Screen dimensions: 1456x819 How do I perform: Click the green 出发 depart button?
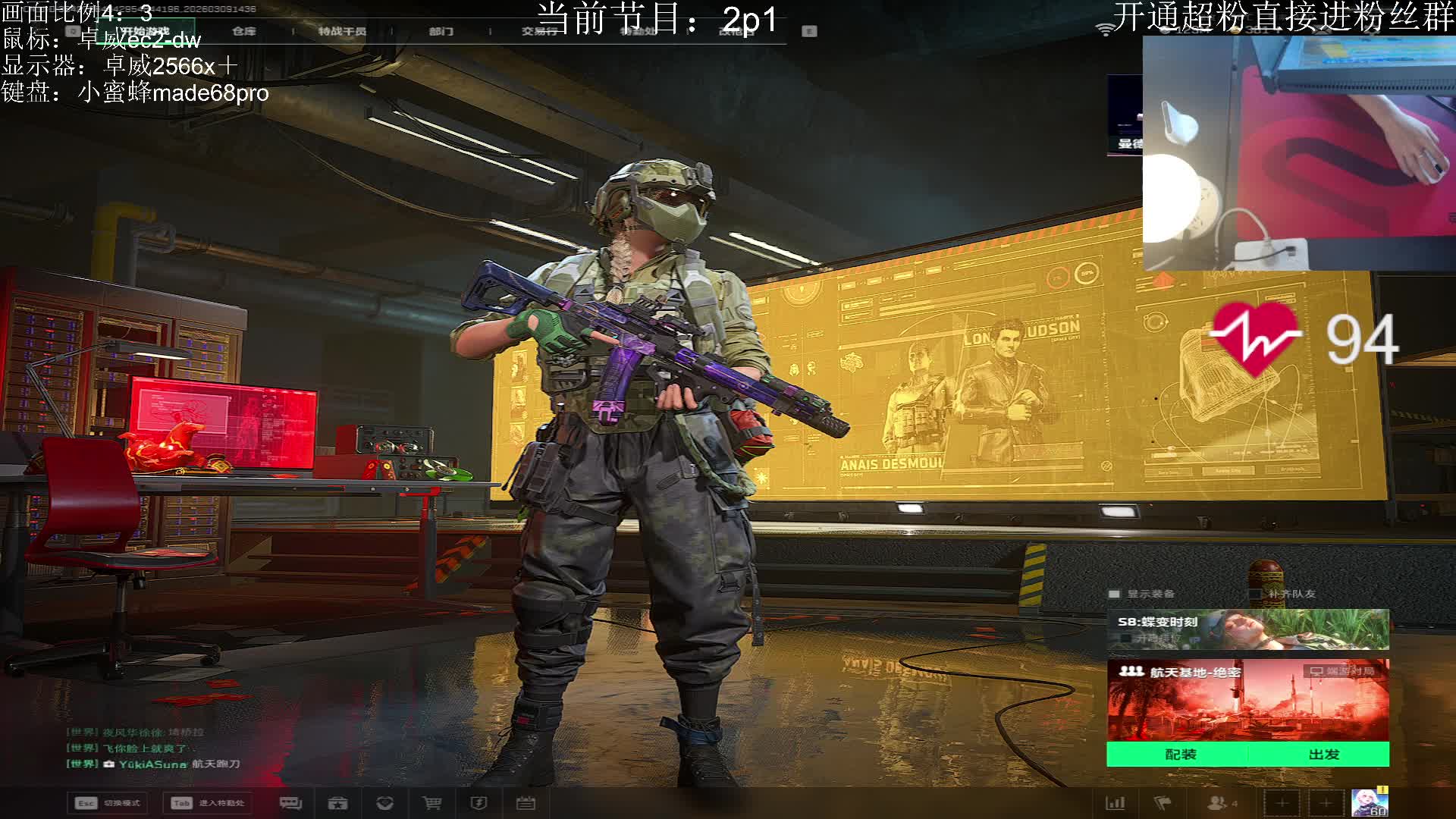tap(1323, 755)
